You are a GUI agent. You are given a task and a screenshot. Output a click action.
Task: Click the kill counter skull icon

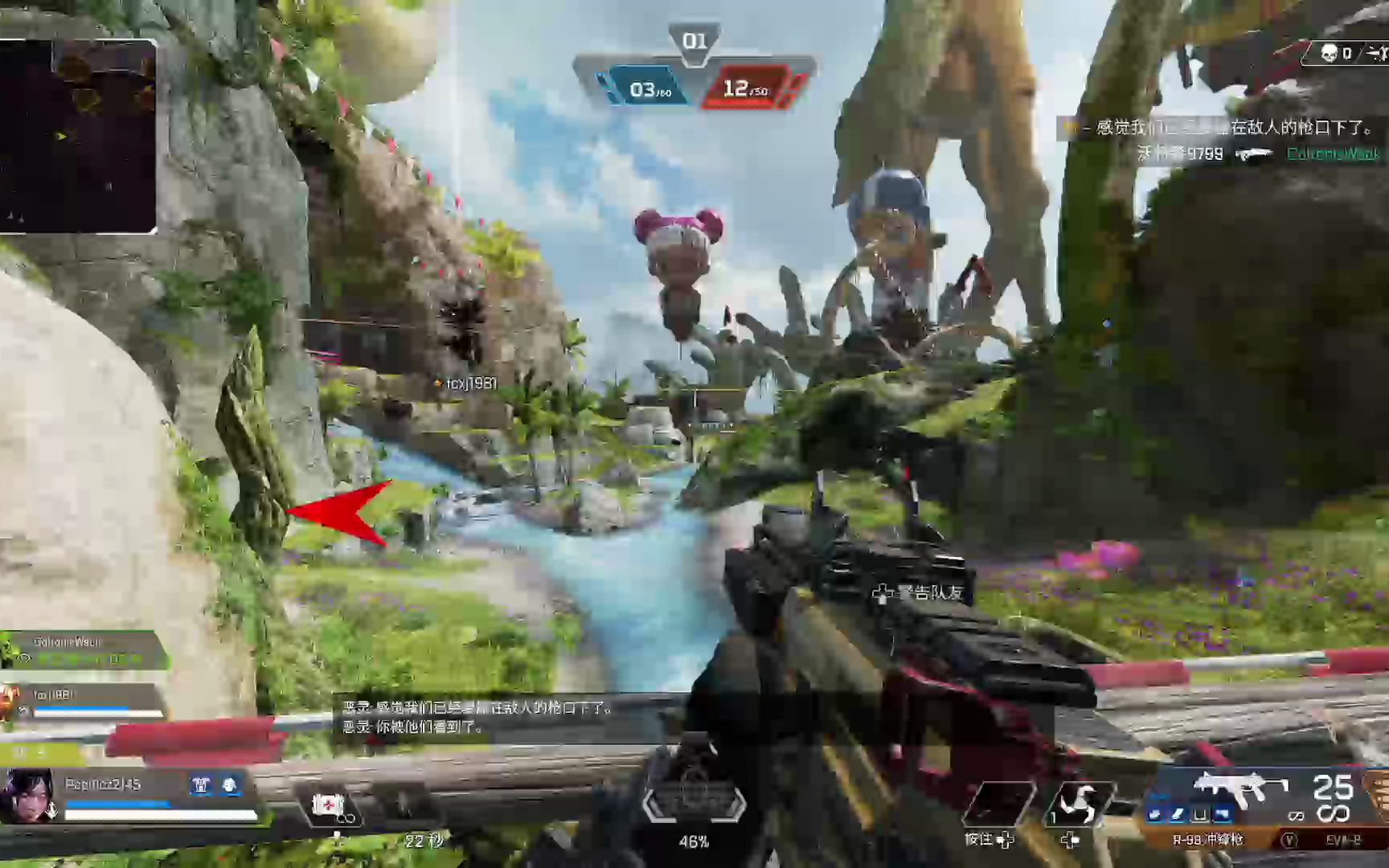tap(1329, 54)
